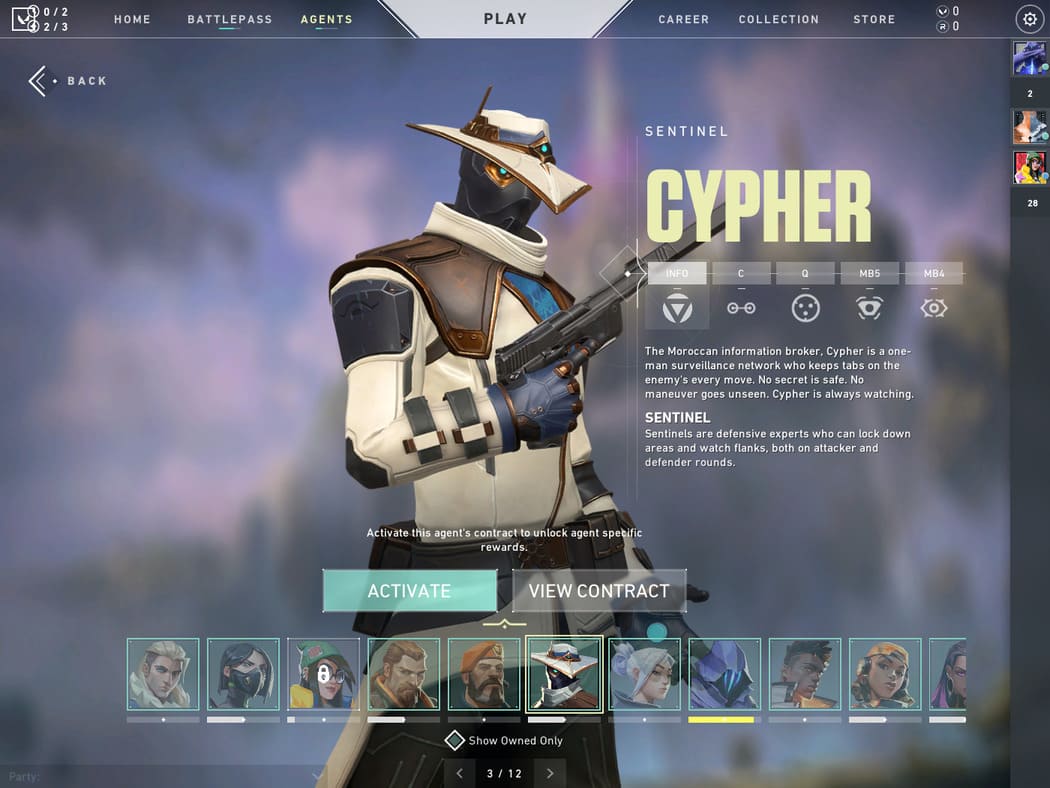The height and width of the screenshot is (788, 1050).
Task: Show Cypher's C ability
Action: click(741, 296)
